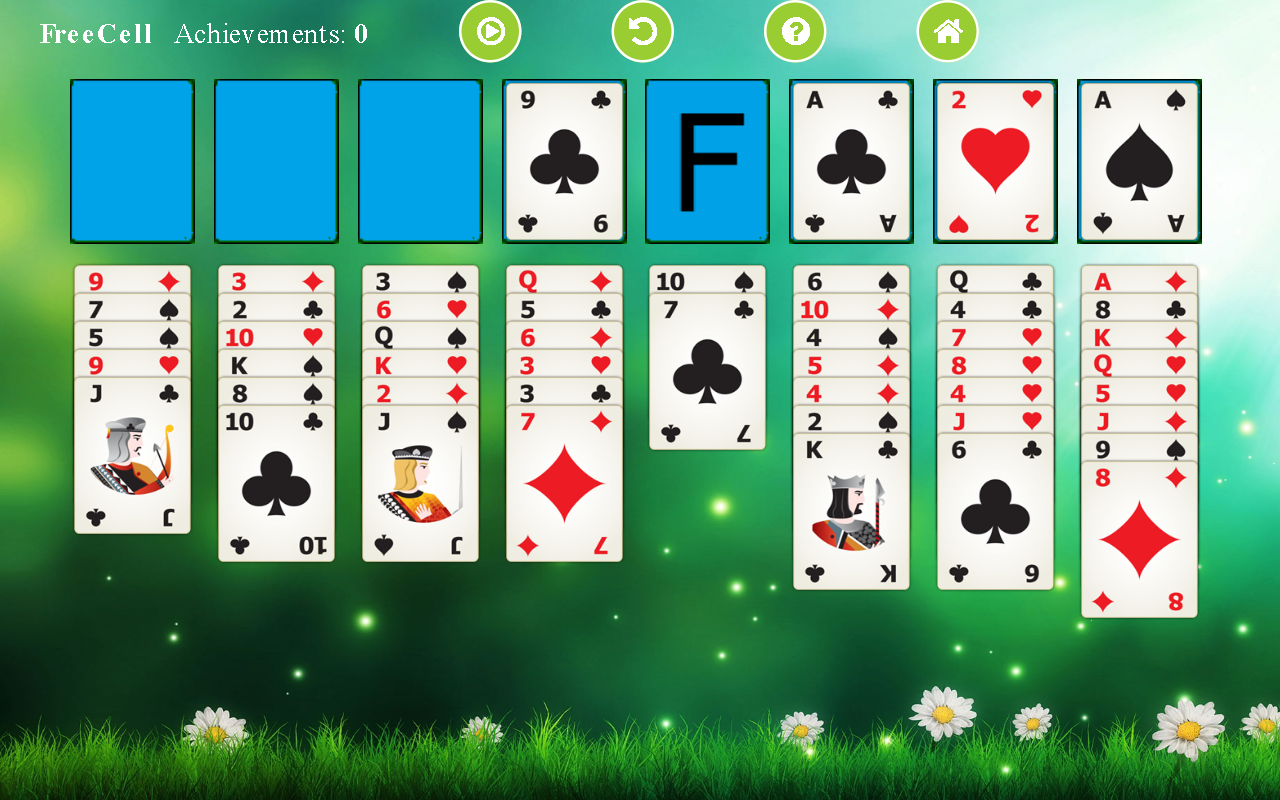1280x800 pixels.
Task: Select the 2 of hearts foundation pile
Action: [x=995, y=160]
